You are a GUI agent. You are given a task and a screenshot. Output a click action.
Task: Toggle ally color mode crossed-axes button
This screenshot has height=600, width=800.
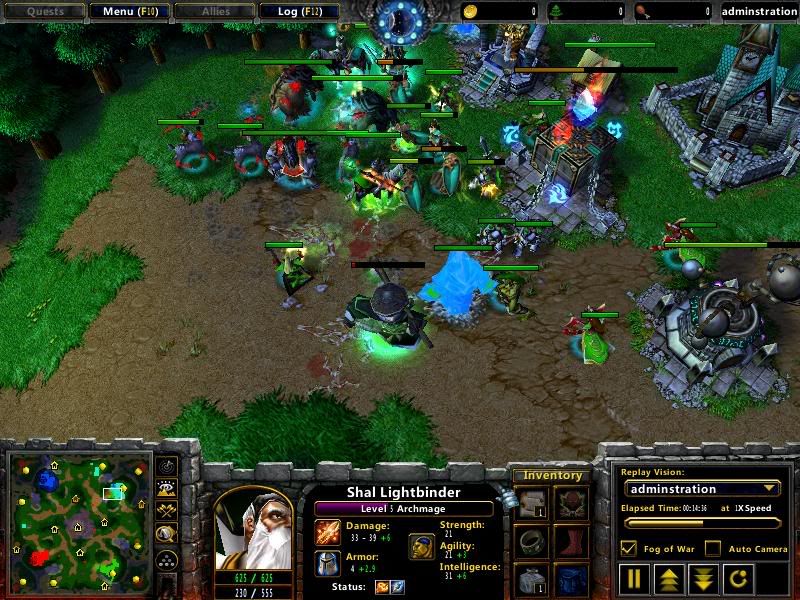pos(167,512)
